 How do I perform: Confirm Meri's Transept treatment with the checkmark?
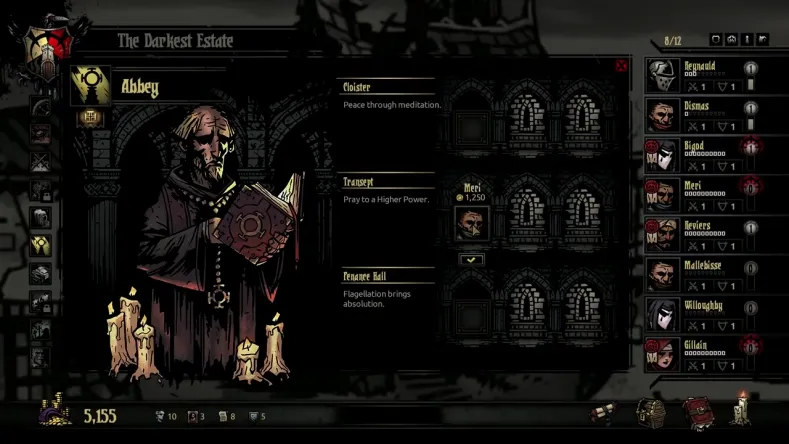pos(471,259)
